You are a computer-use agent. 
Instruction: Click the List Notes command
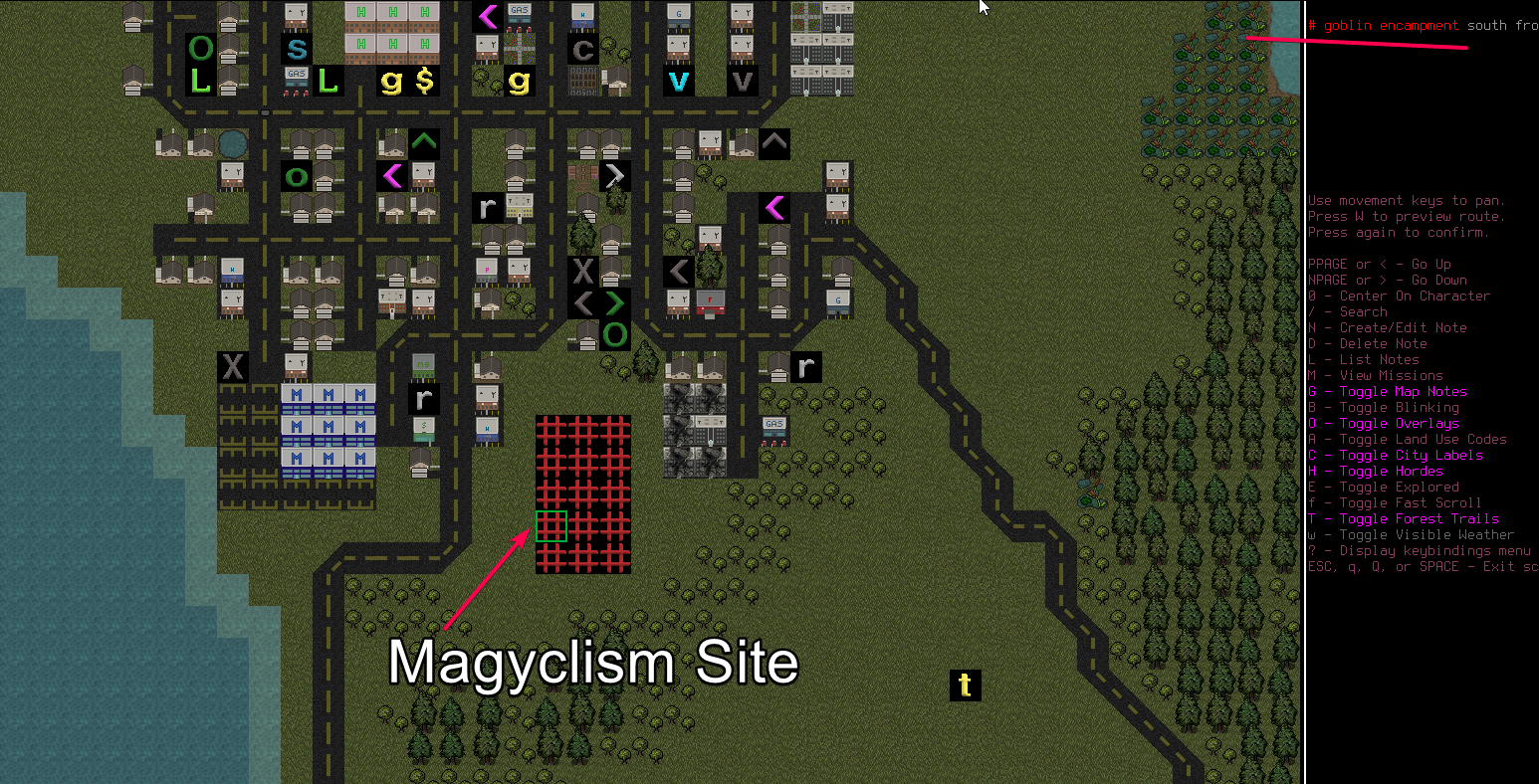pyautogui.click(x=1362, y=359)
